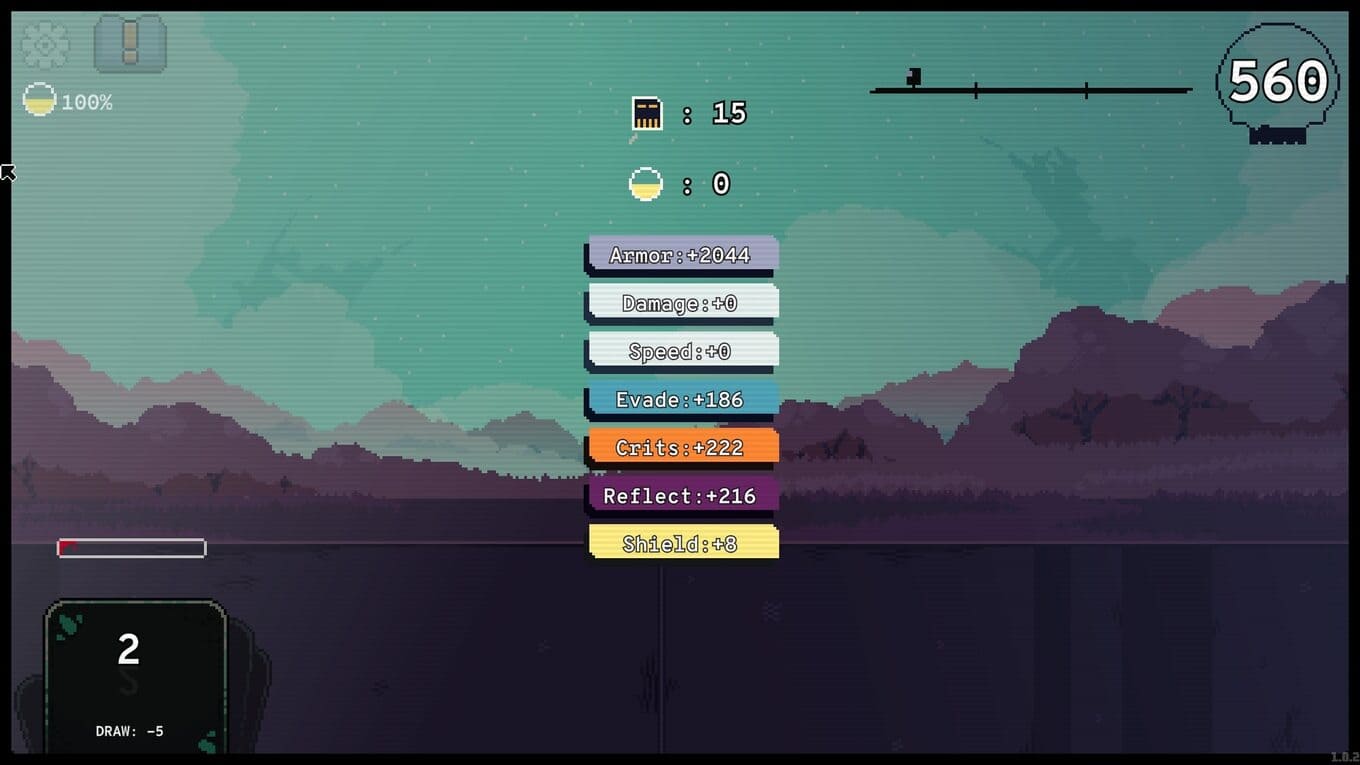Click the draw pile card deck

(135, 675)
